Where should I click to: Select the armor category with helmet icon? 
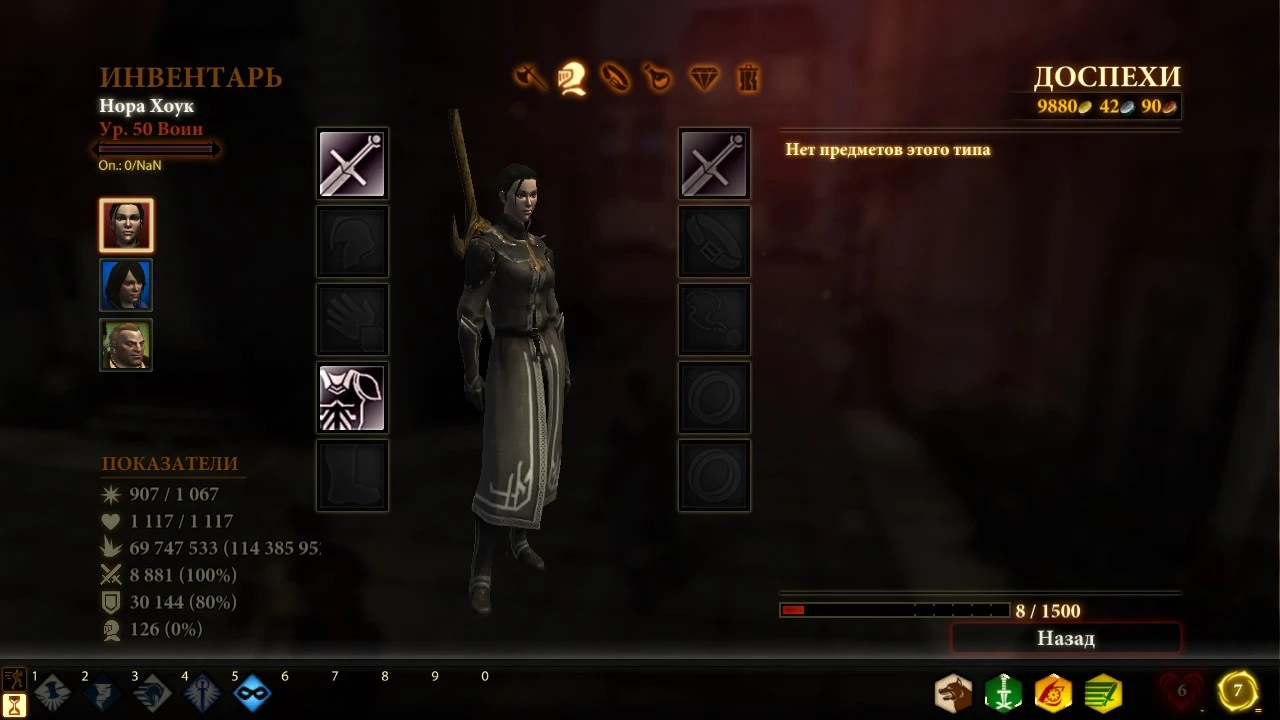tap(573, 78)
